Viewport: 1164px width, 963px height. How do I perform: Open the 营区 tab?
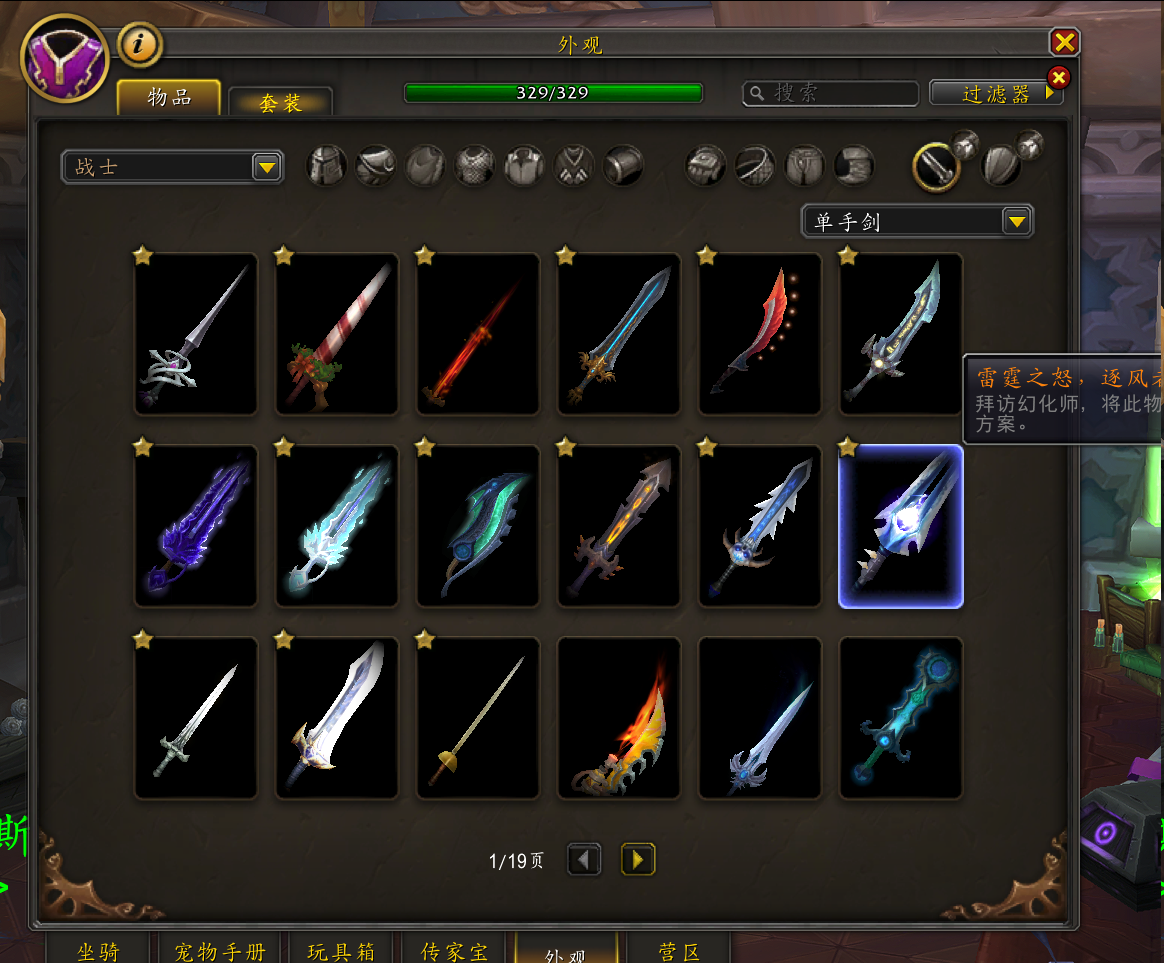tap(679, 950)
